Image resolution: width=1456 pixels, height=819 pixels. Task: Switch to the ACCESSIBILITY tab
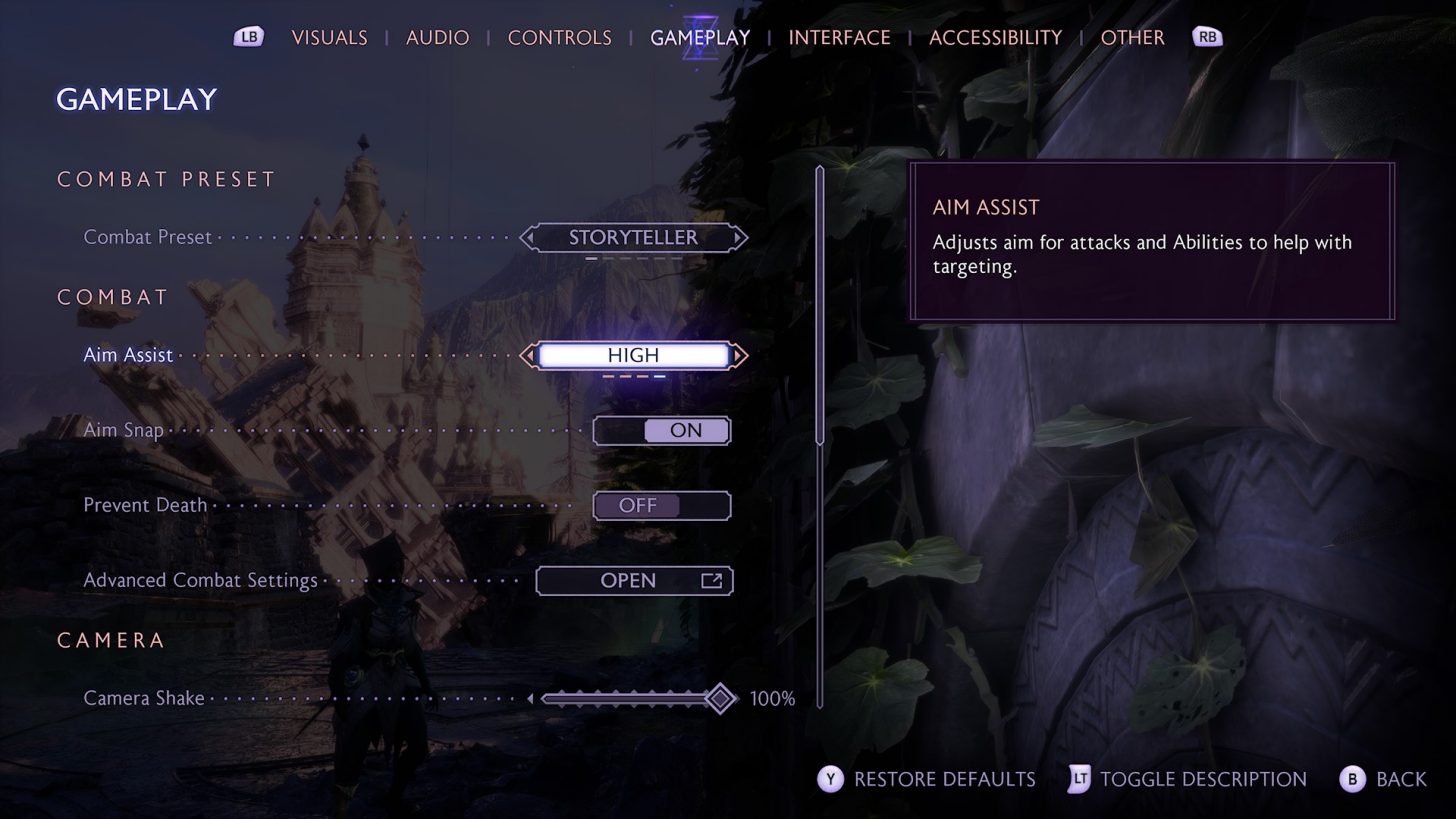click(x=995, y=36)
